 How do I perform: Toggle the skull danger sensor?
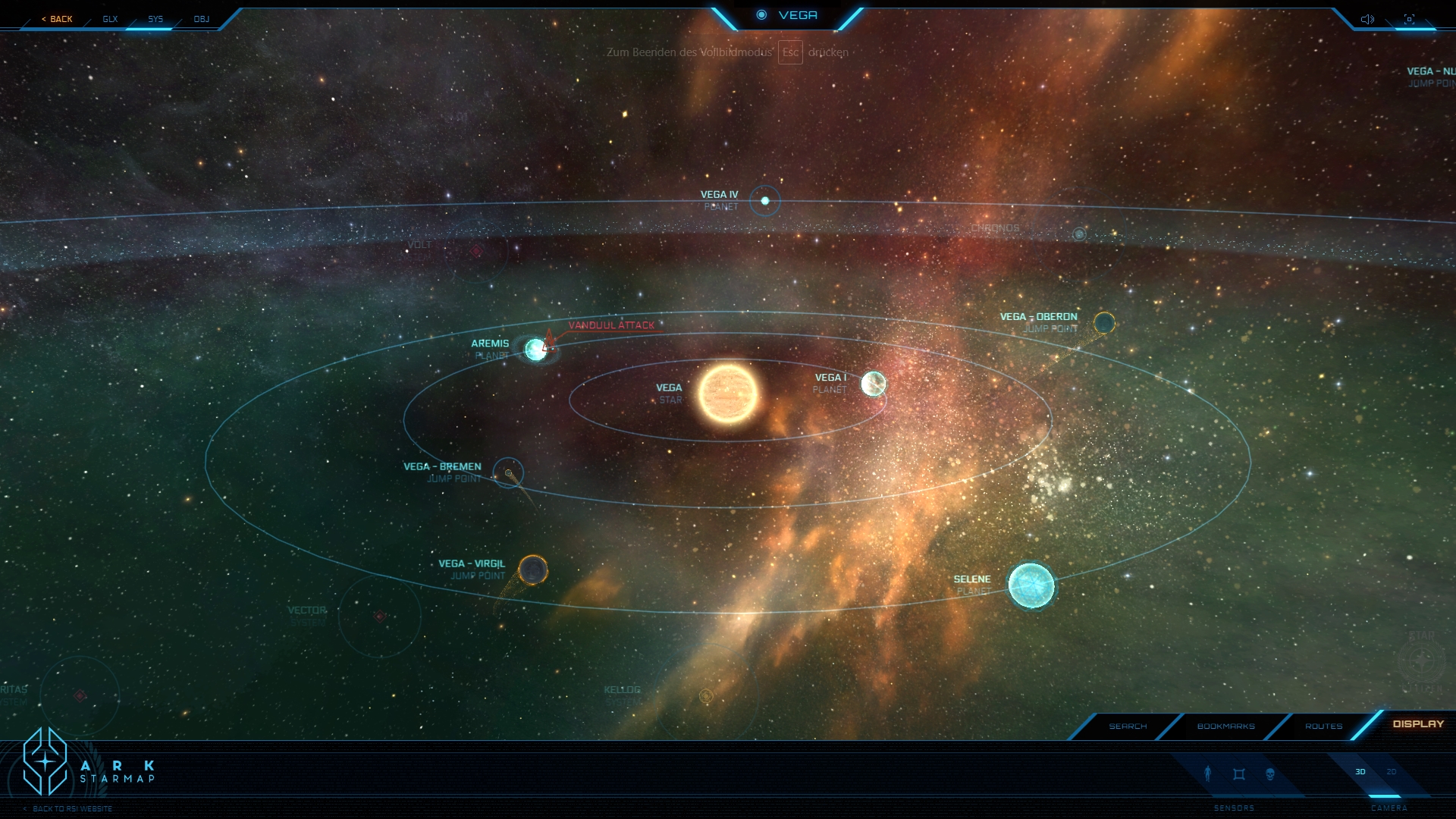(x=1270, y=774)
